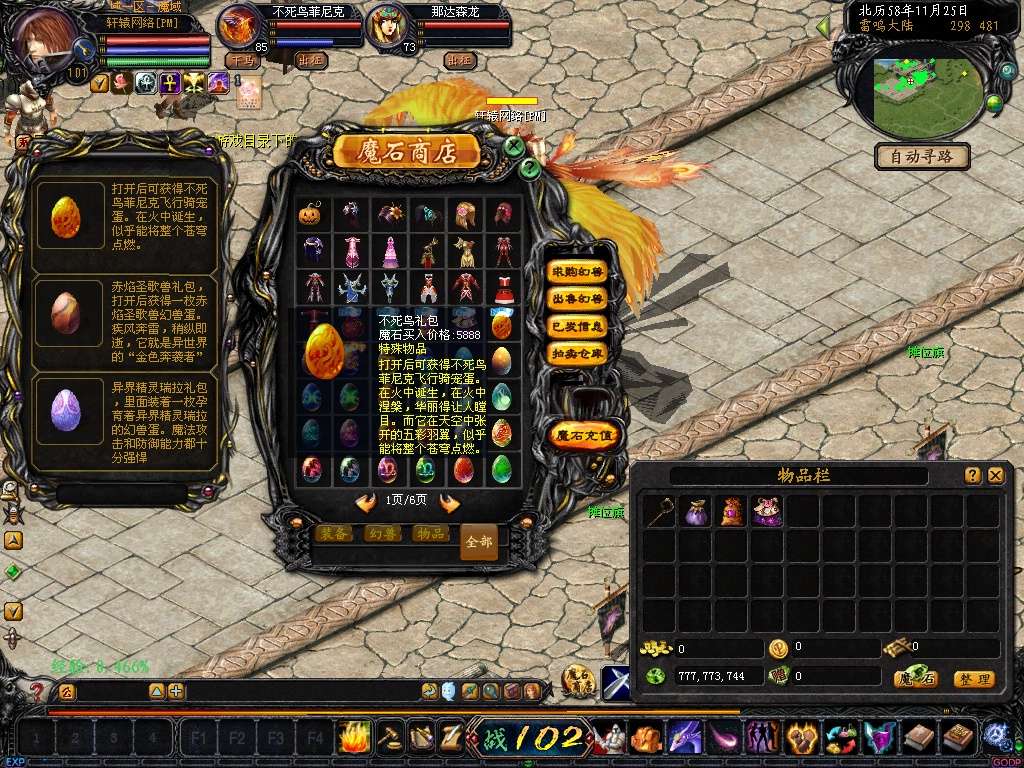Switch to the 装备 shop tab

click(x=334, y=534)
